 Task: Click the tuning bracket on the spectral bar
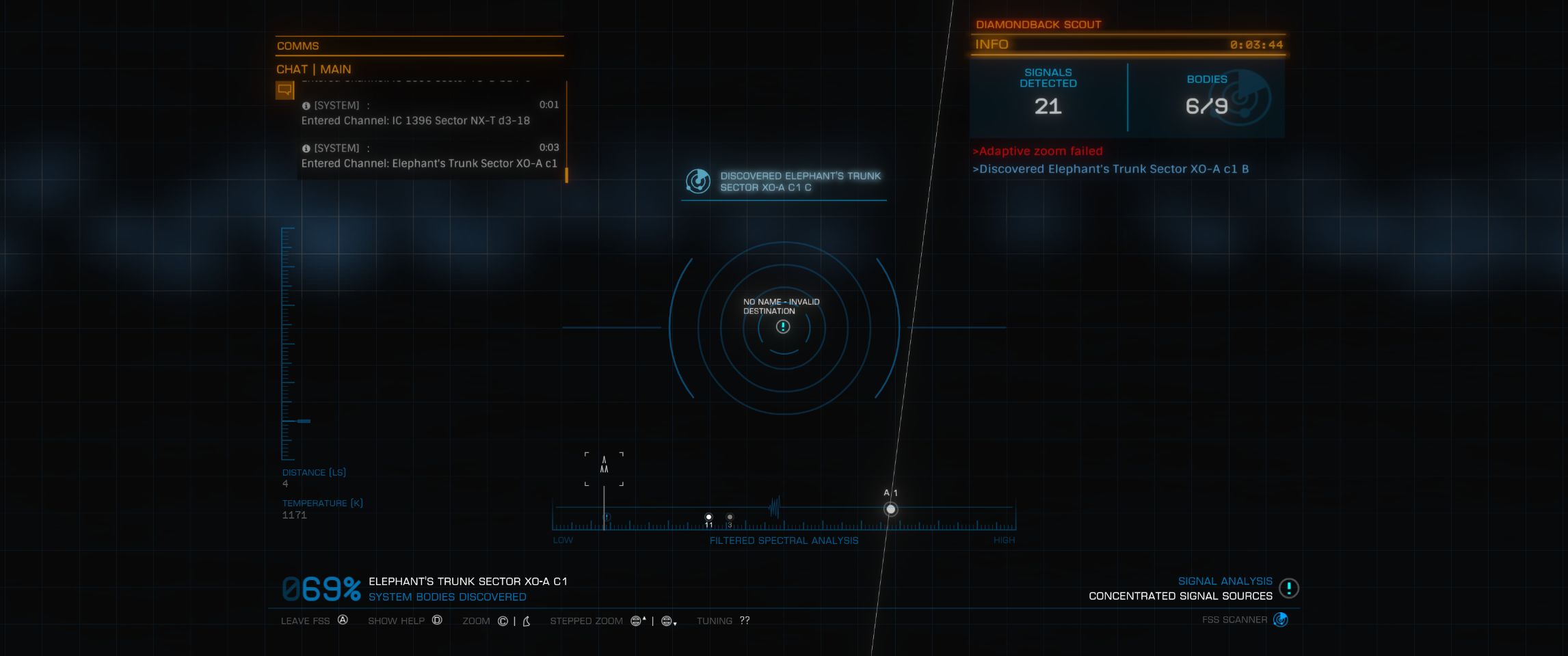pyautogui.click(x=604, y=468)
